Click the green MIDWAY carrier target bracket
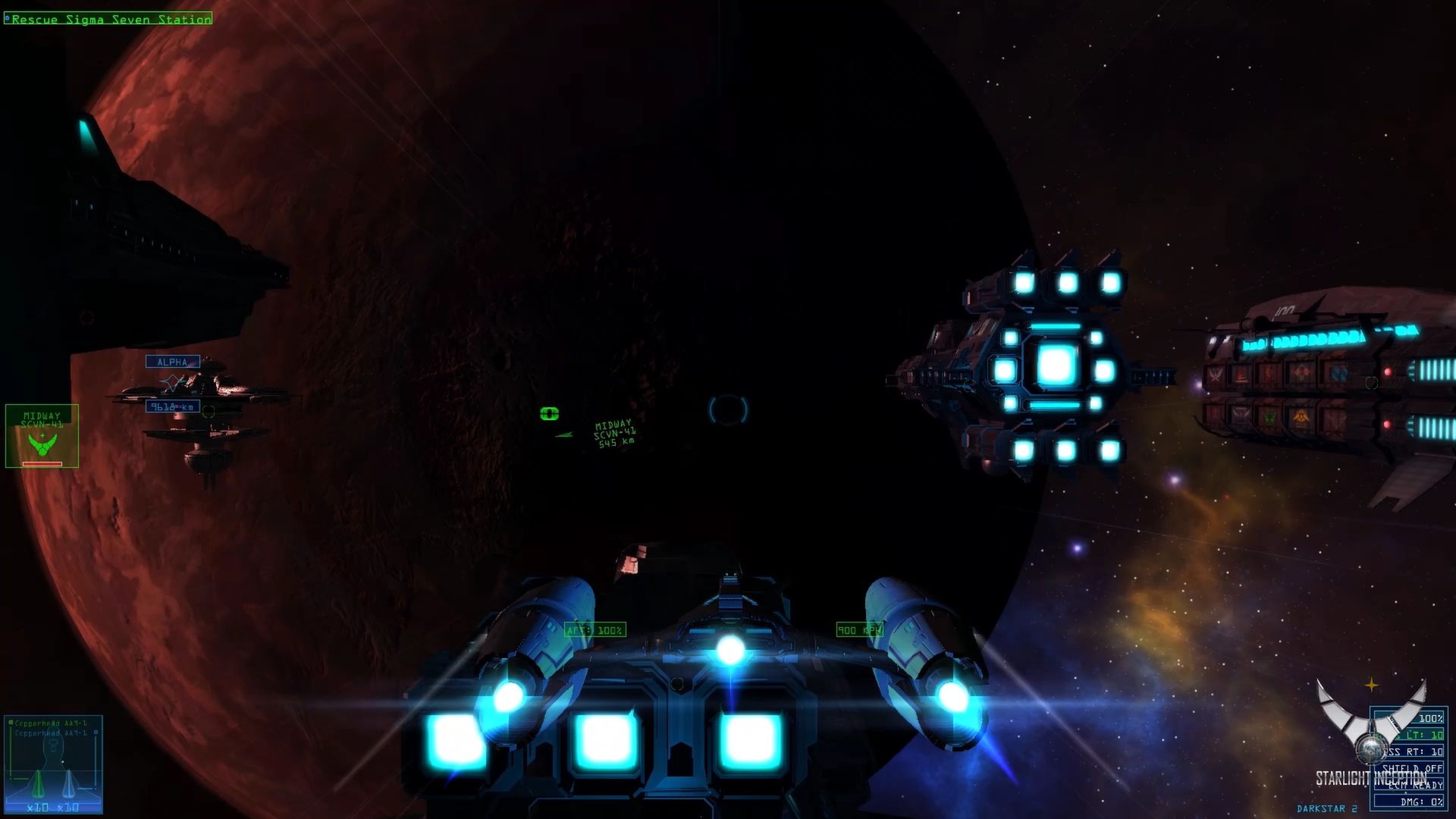This screenshot has height=819, width=1456. pos(548,413)
